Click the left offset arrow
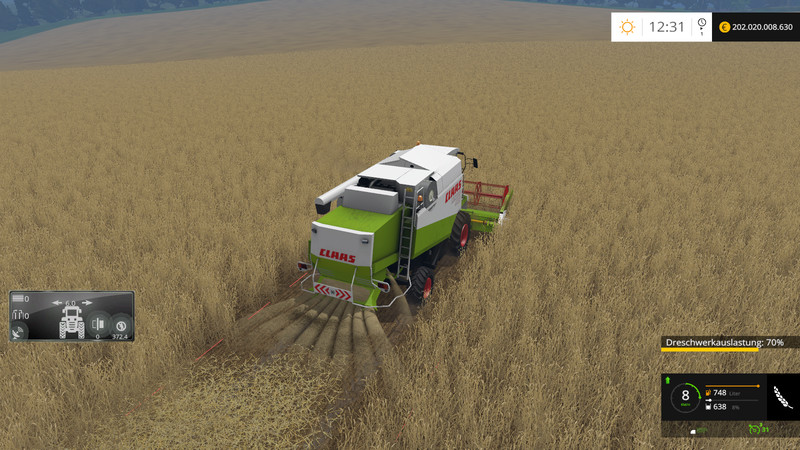This screenshot has height=450, width=800. pos(58,302)
